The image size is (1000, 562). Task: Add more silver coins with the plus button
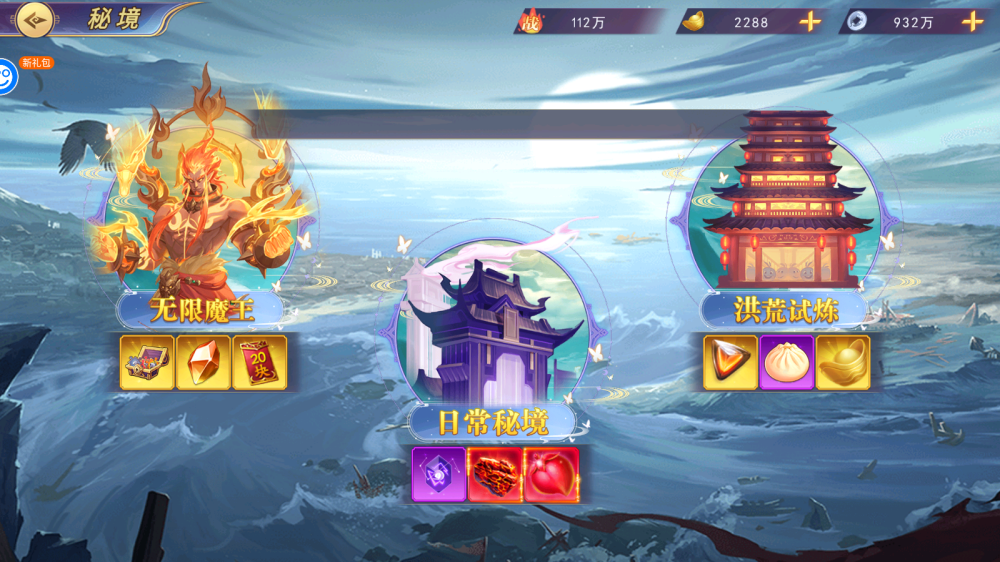[972, 22]
